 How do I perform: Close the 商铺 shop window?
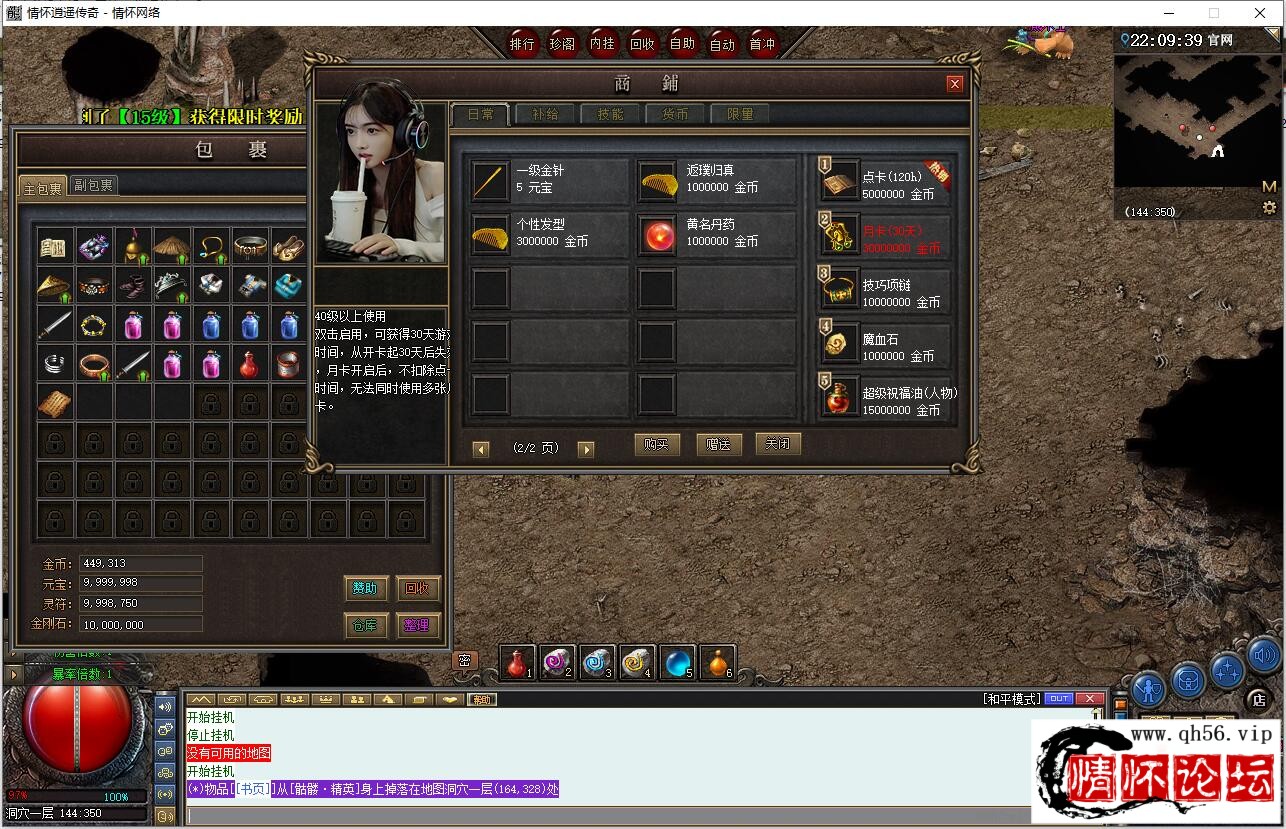point(955,84)
